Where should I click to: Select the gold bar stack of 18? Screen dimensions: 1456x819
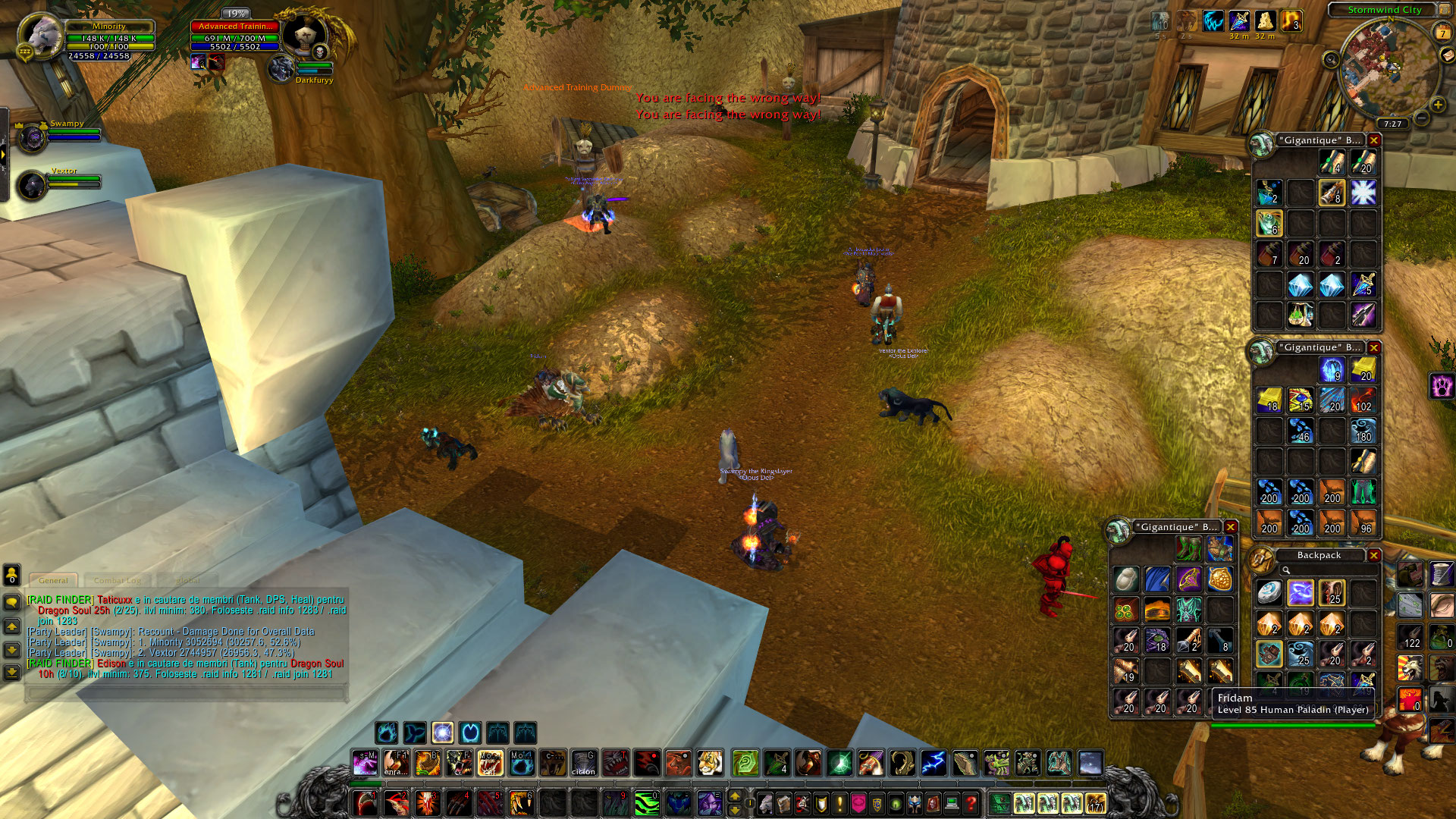pos(1269,400)
